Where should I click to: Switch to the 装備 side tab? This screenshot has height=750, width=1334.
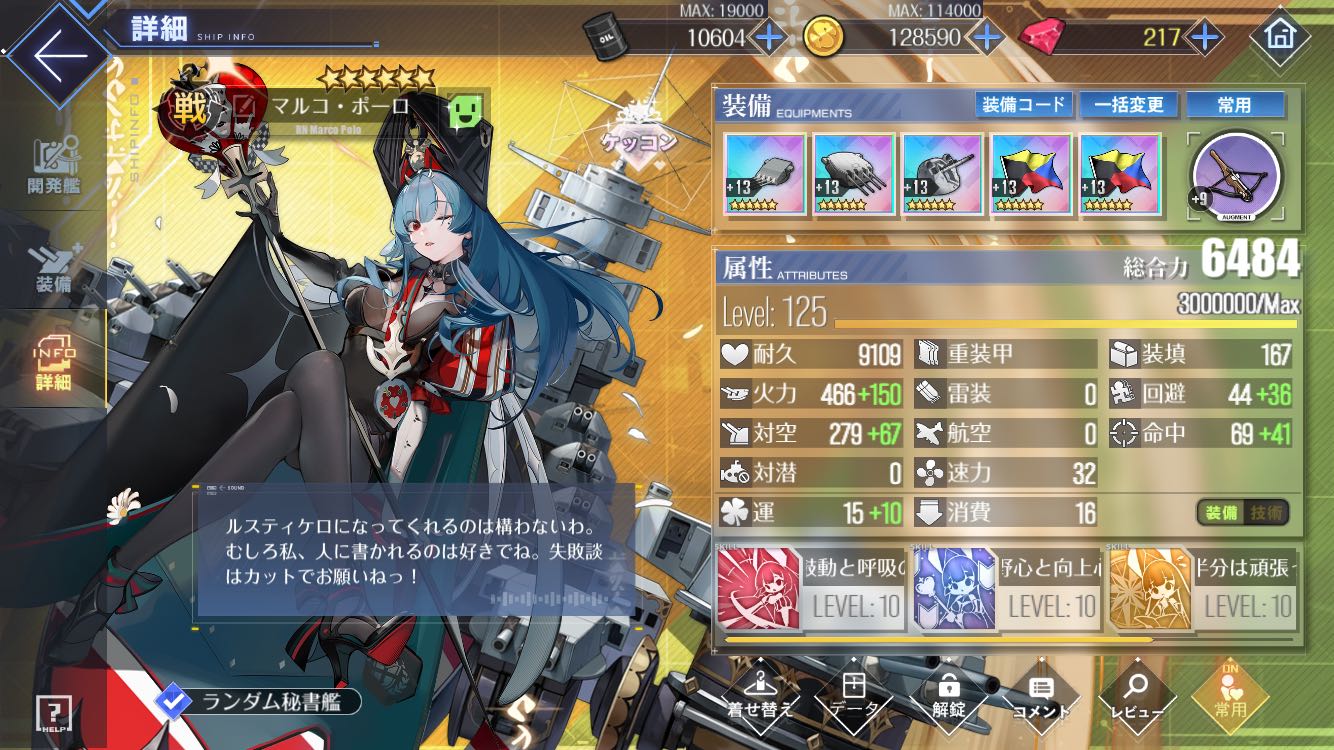53,268
